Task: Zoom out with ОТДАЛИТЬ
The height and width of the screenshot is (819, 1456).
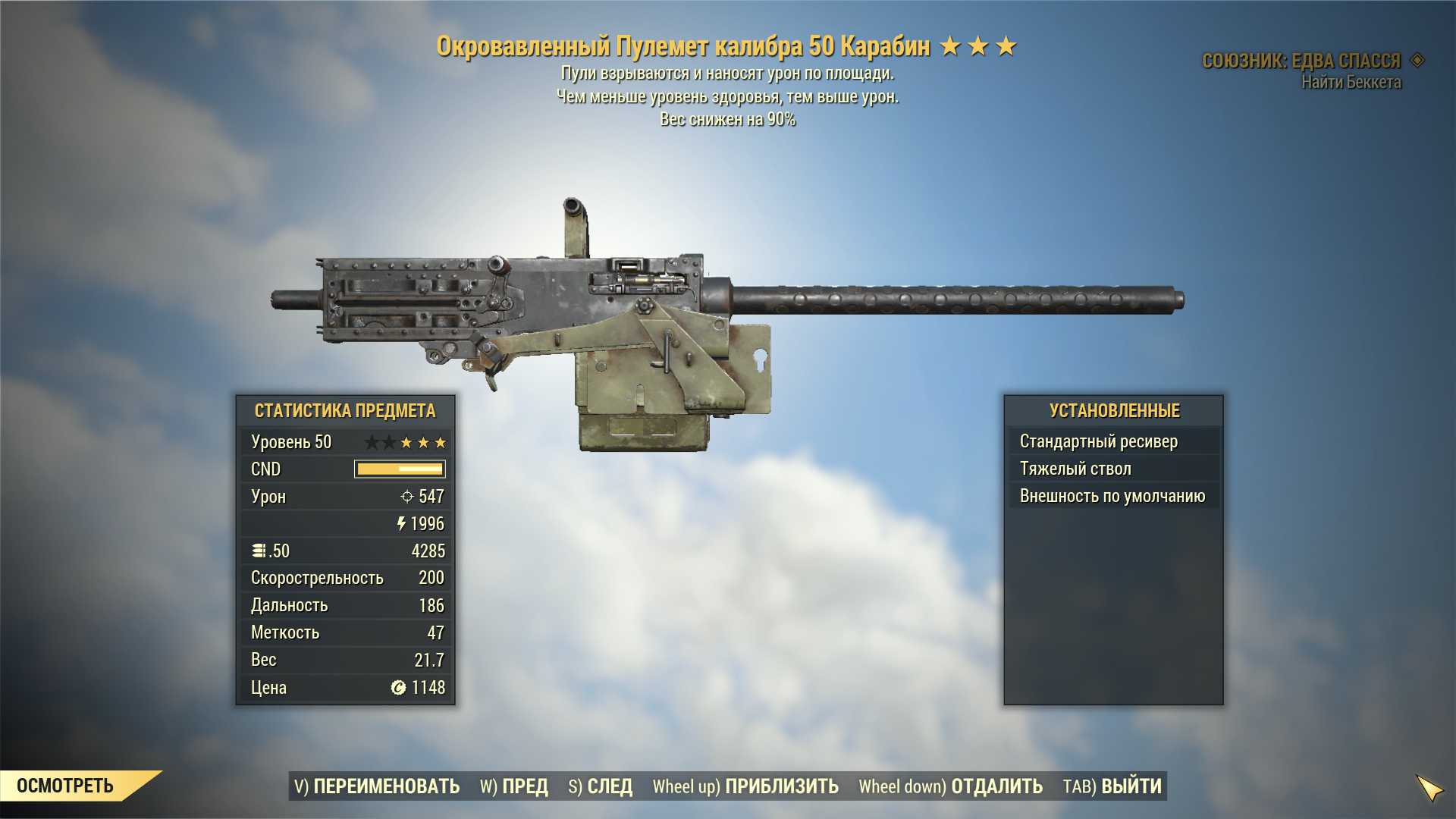Action: coord(950,786)
